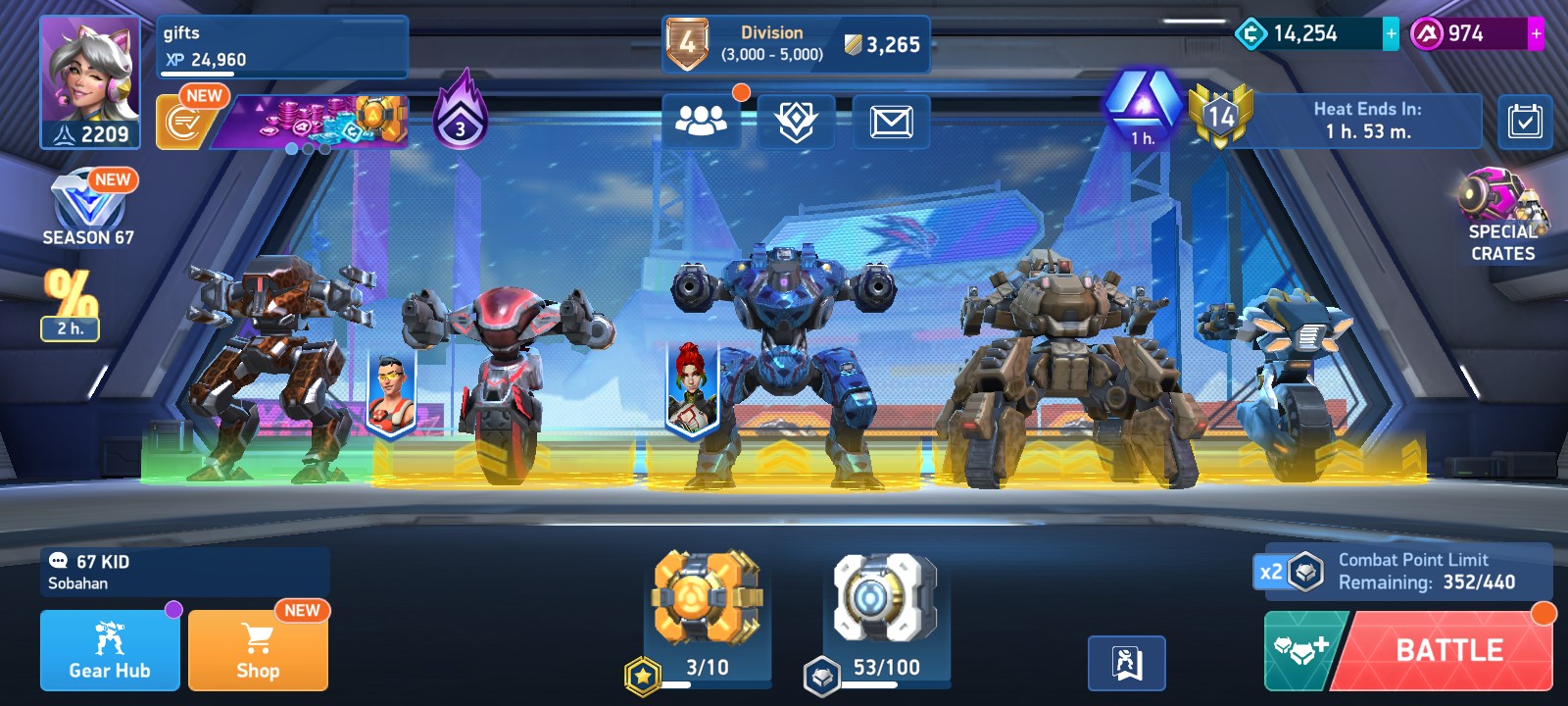Select the red-haired pilot portrait
Screen dimensions: 1568x706
click(692, 388)
